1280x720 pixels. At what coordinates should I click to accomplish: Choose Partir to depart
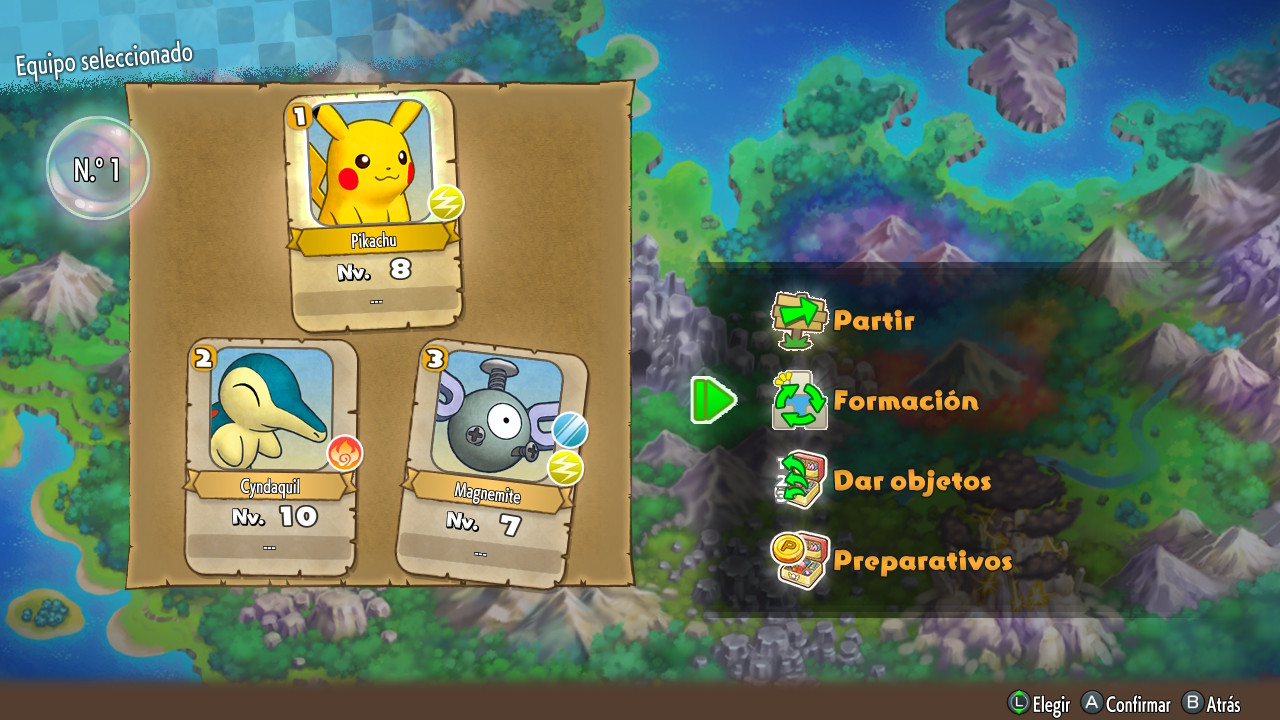872,321
